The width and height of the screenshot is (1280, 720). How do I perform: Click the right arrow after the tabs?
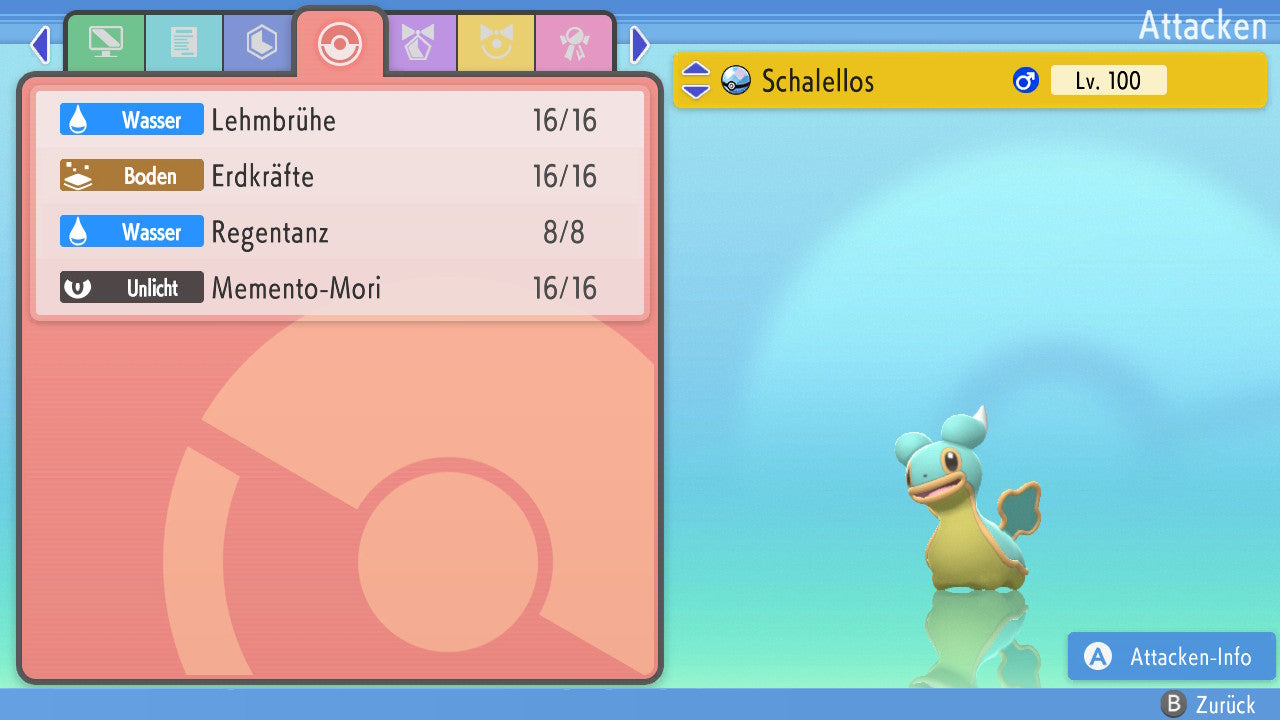(x=640, y=44)
